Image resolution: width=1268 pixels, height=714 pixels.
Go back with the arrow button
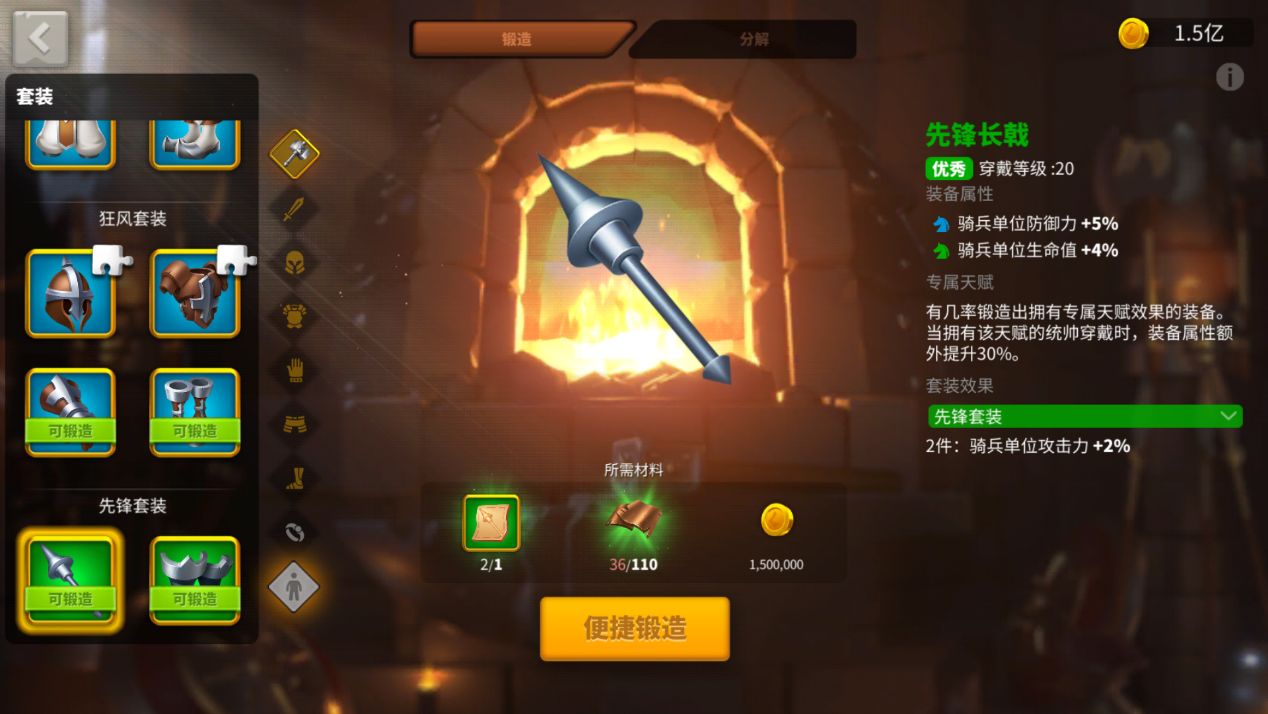coord(40,38)
